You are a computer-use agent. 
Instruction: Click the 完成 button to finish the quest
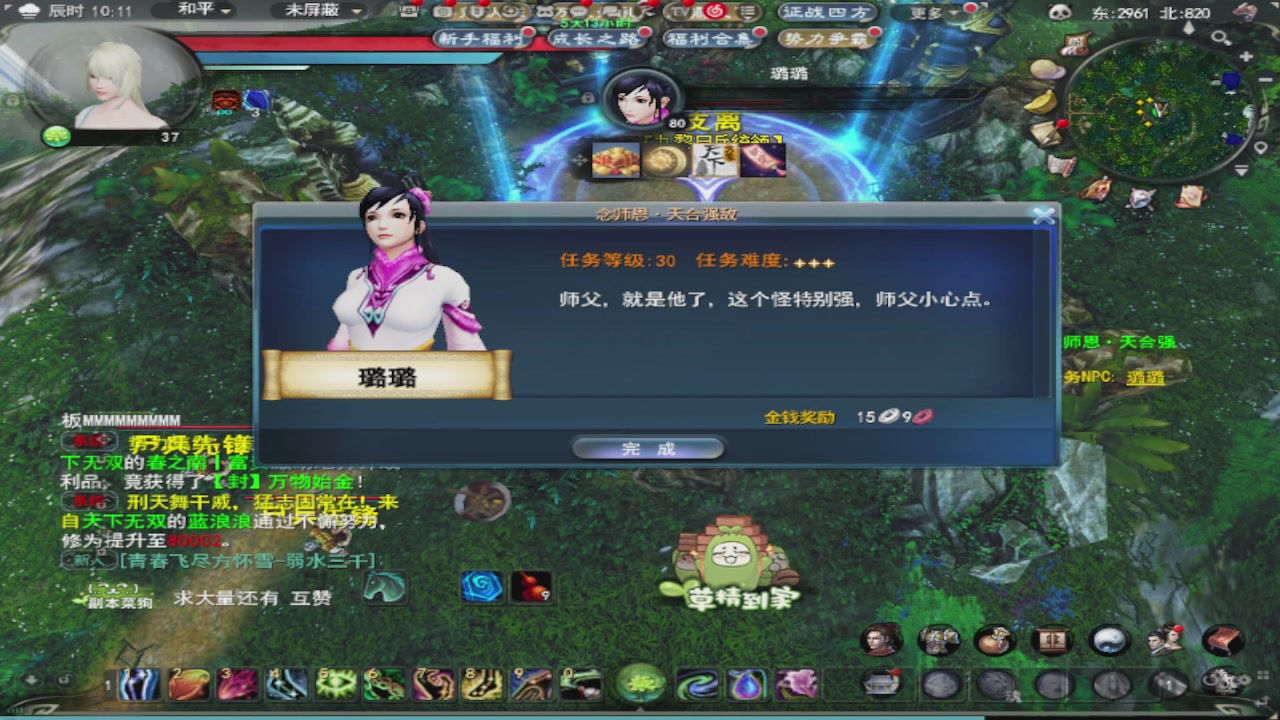[x=648, y=447]
